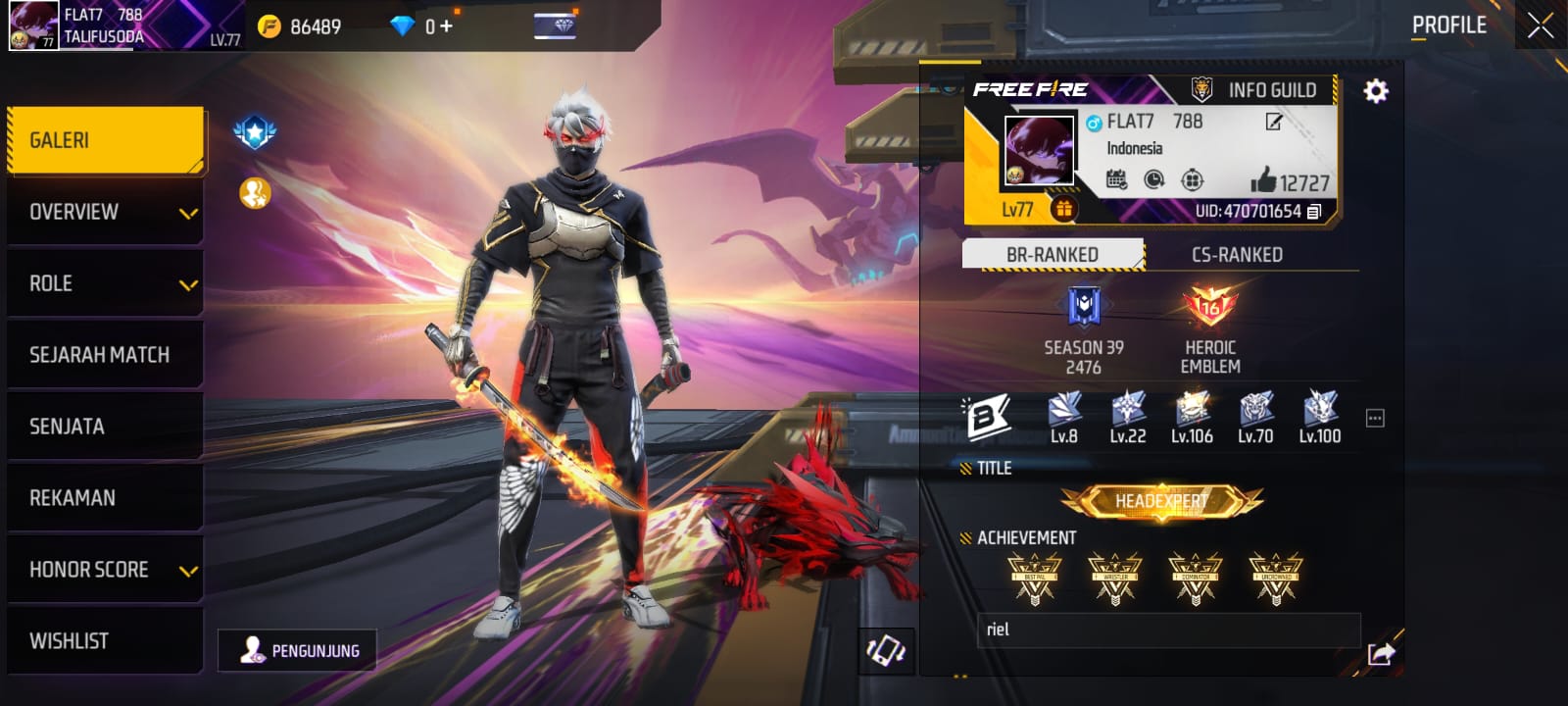Select the BR-Ranked tab

tap(1053, 255)
